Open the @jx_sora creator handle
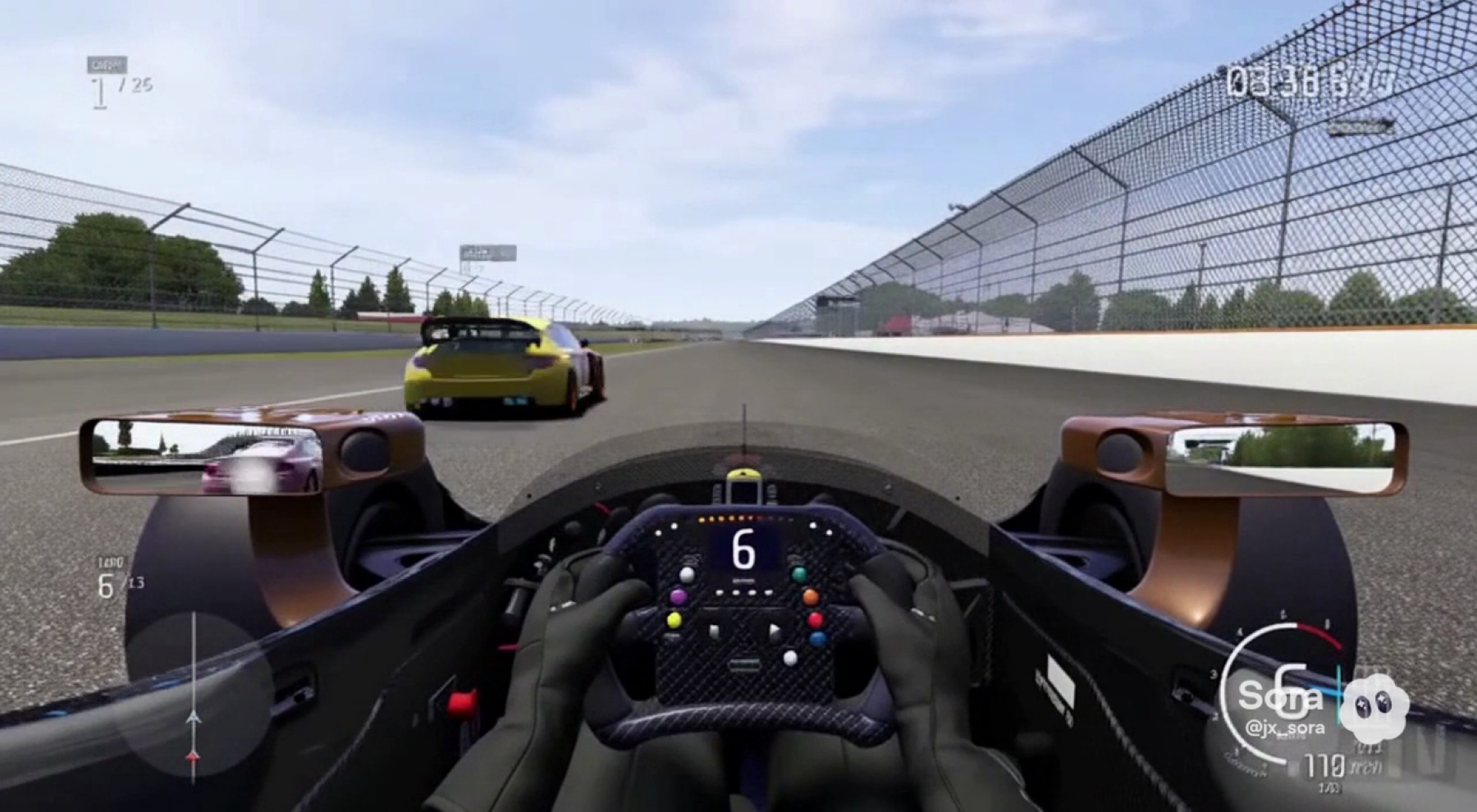Image resolution: width=1477 pixels, height=812 pixels. (x=1284, y=728)
